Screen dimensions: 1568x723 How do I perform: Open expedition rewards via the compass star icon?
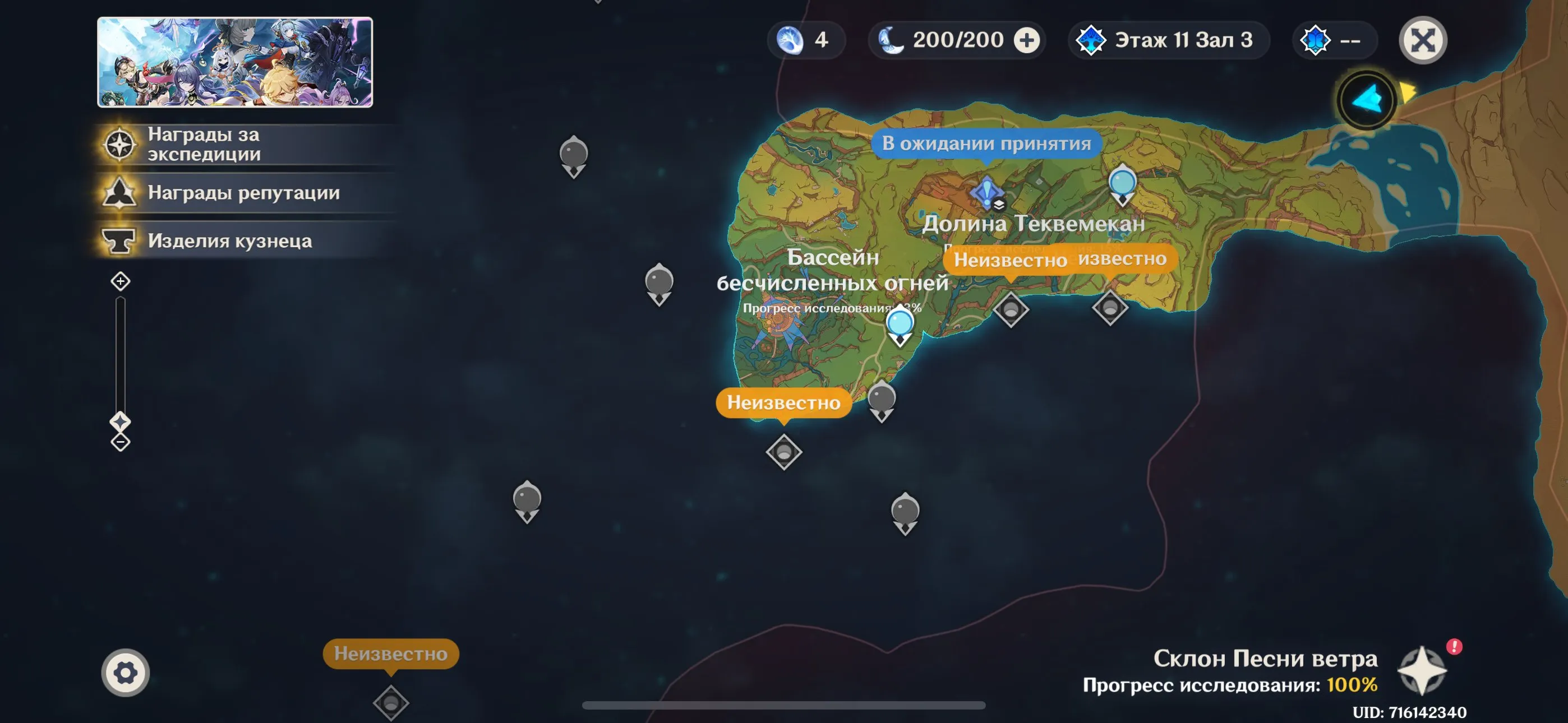(121, 142)
